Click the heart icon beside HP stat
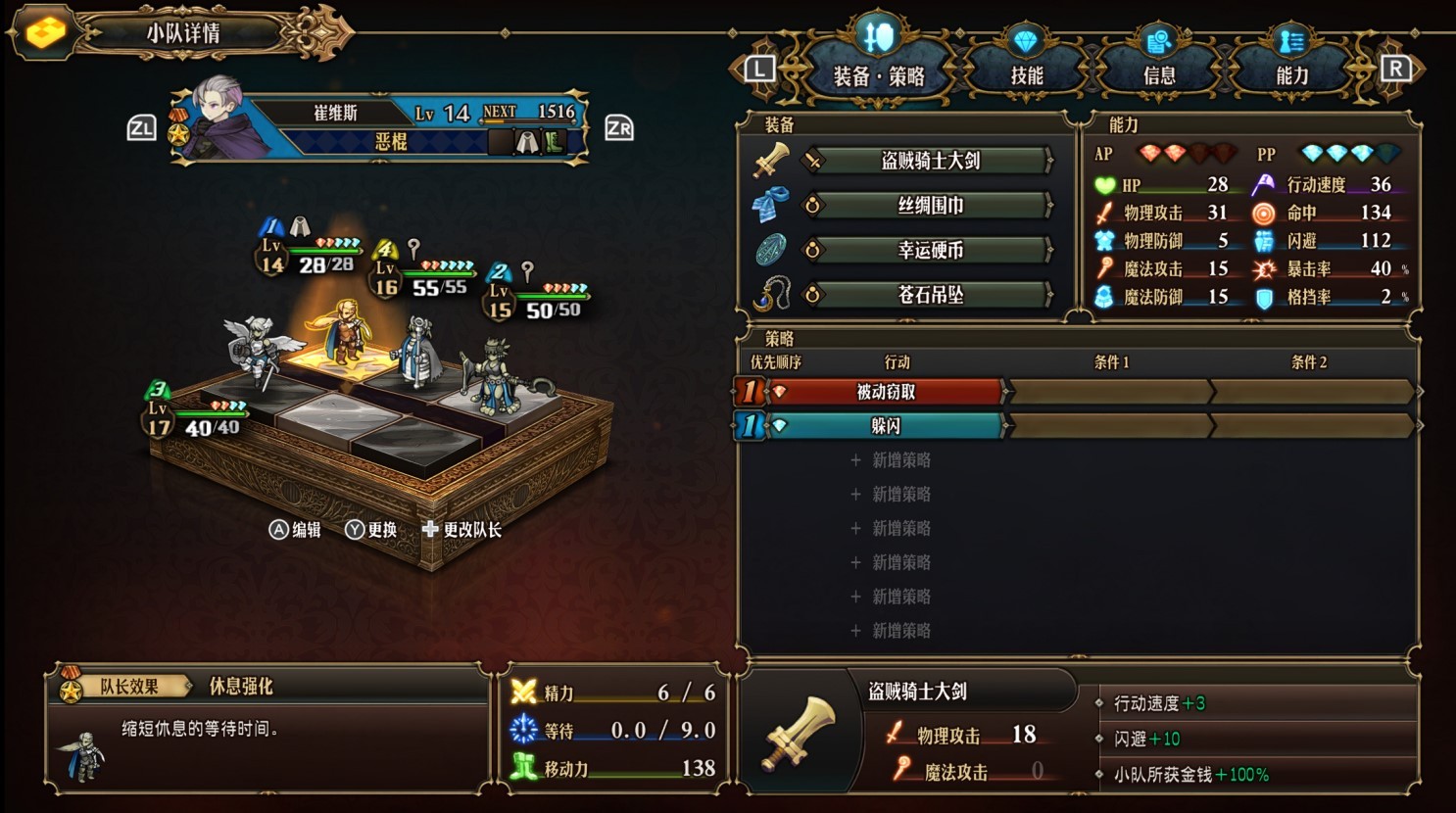The image size is (1456, 813). pyautogui.click(x=1105, y=184)
